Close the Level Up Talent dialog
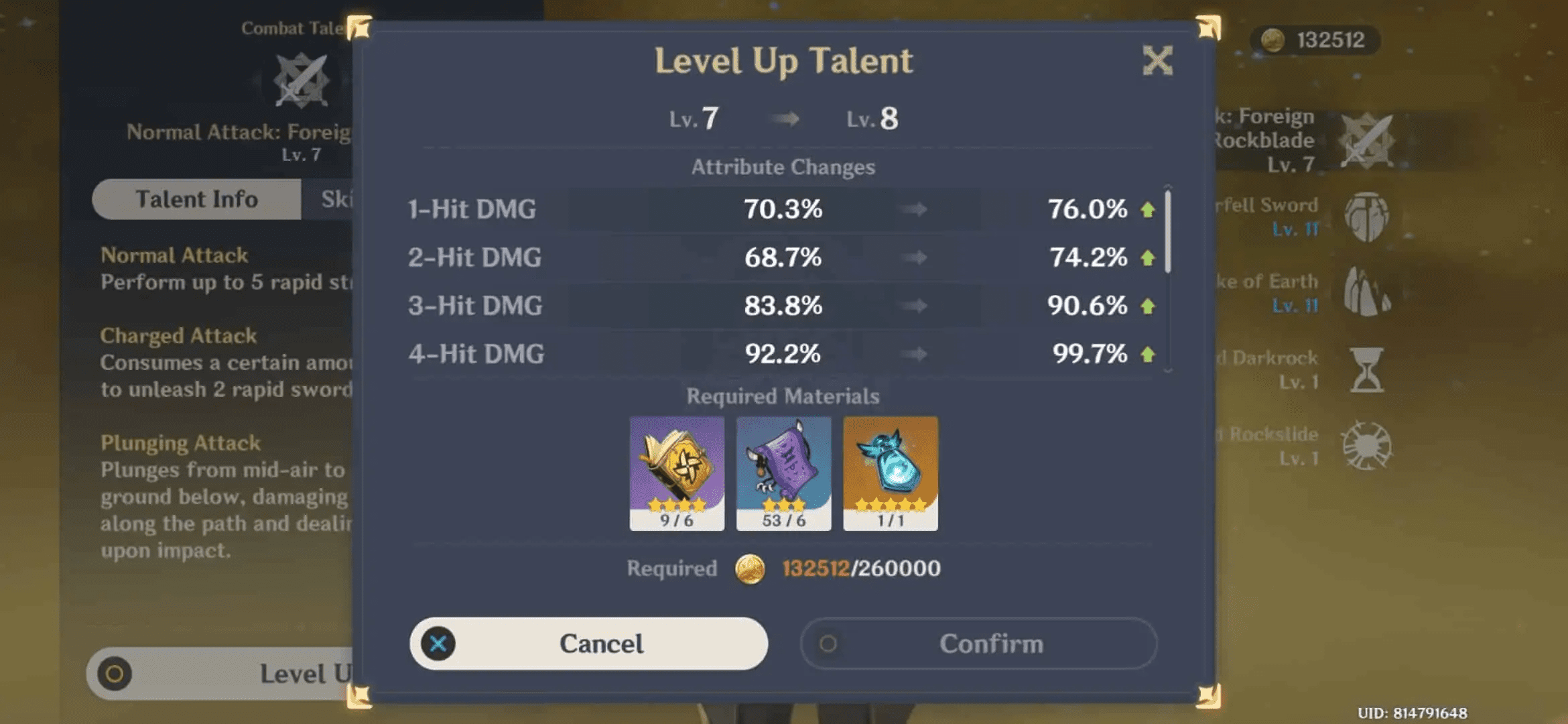The width and height of the screenshot is (1568, 724). (x=1159, y=60)
